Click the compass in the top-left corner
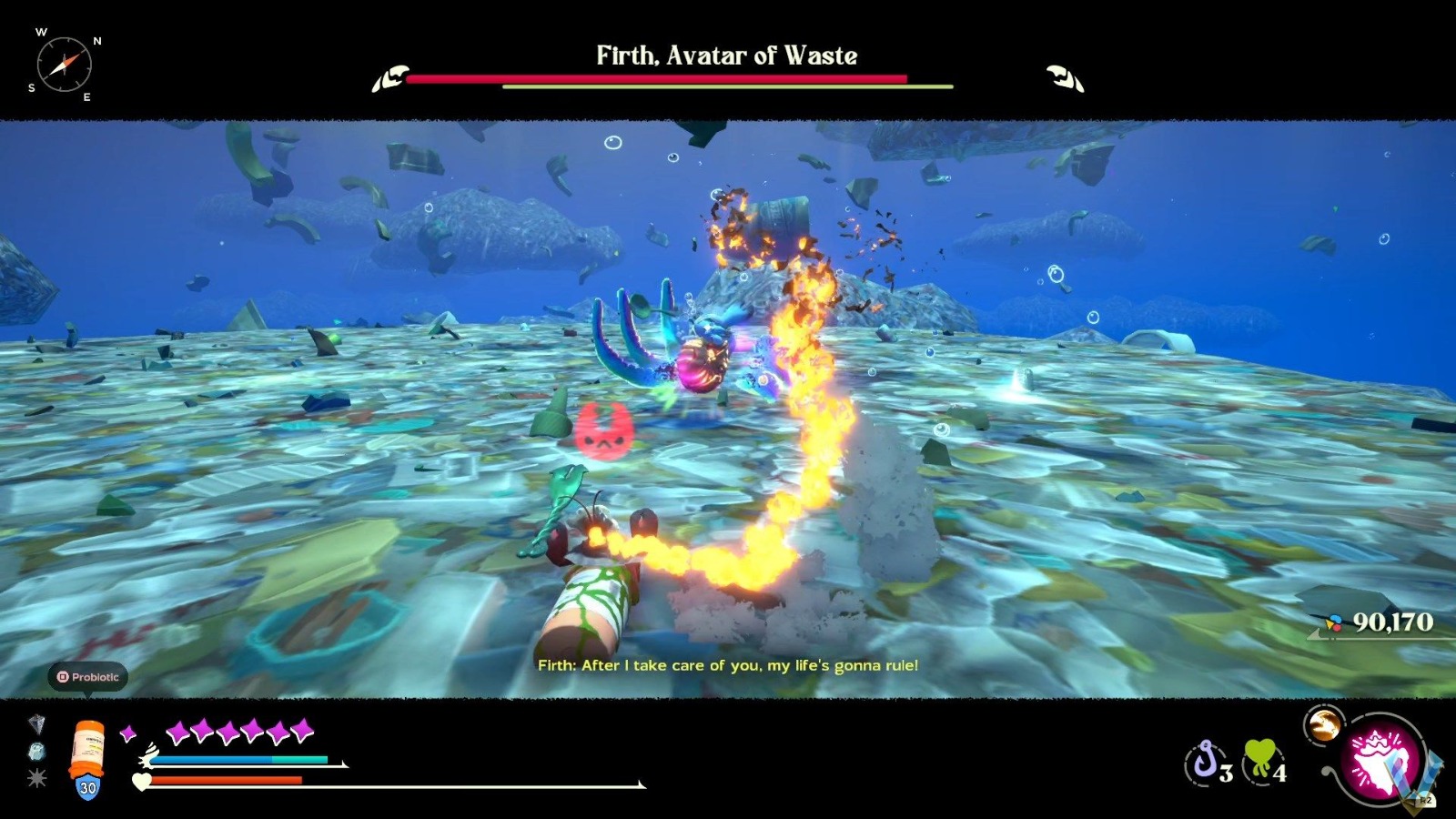The height and width of the screenshot is (819, 1456). [x=64, y=64]
